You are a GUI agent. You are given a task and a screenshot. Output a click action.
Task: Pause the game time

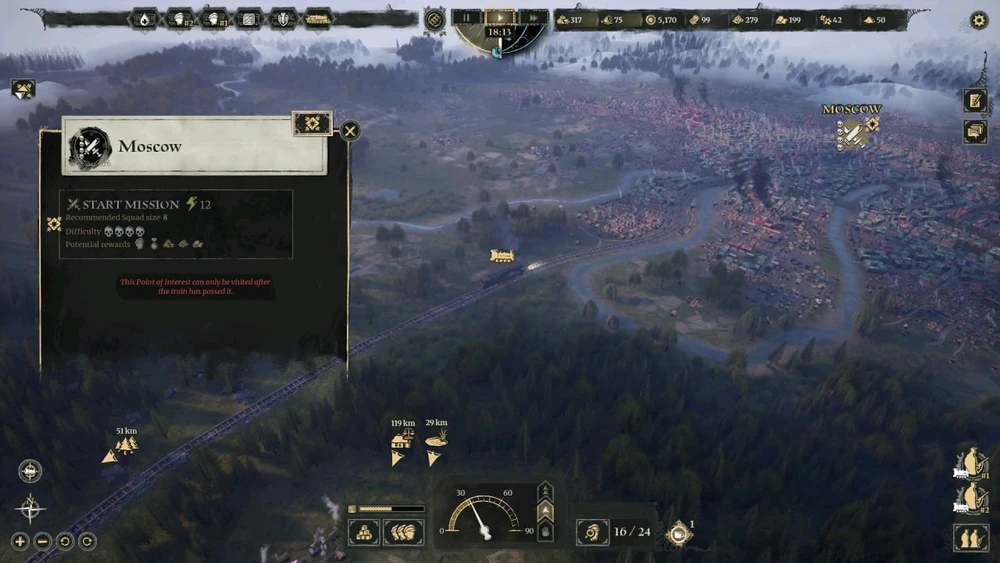pyautogui.click(x=467, y=17)
